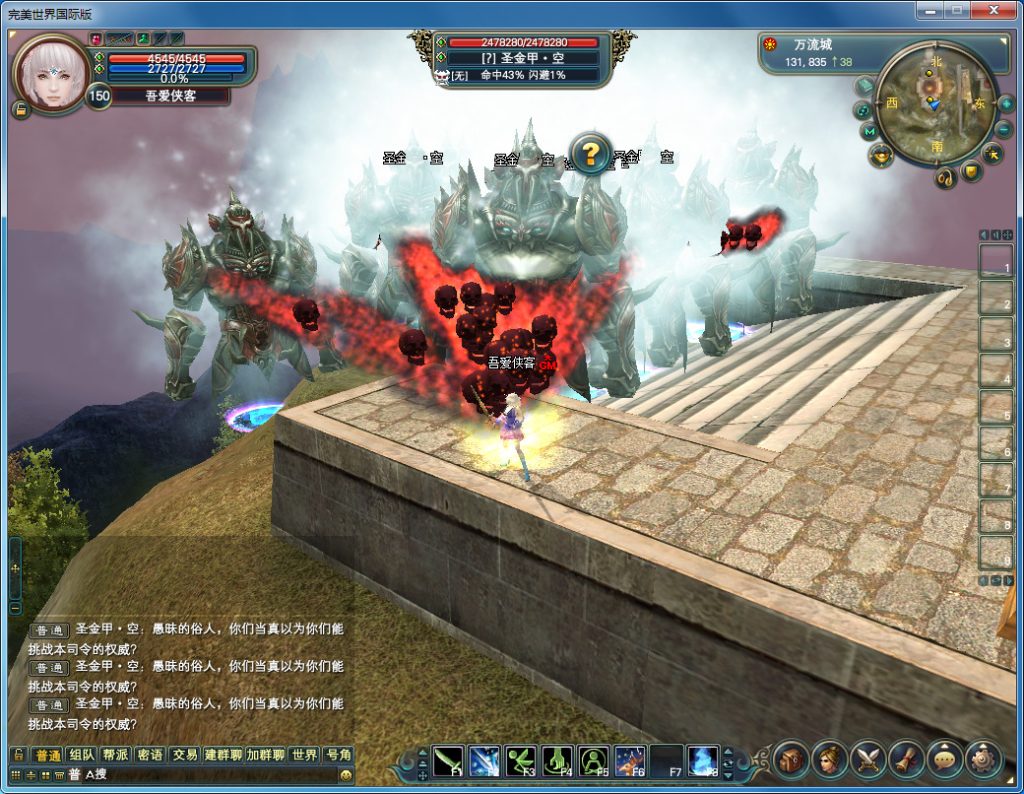This screenshot has width=1024, height=794.
Task: Activate the blue flame skill in the F8 slot
Action: pos(702,761)
